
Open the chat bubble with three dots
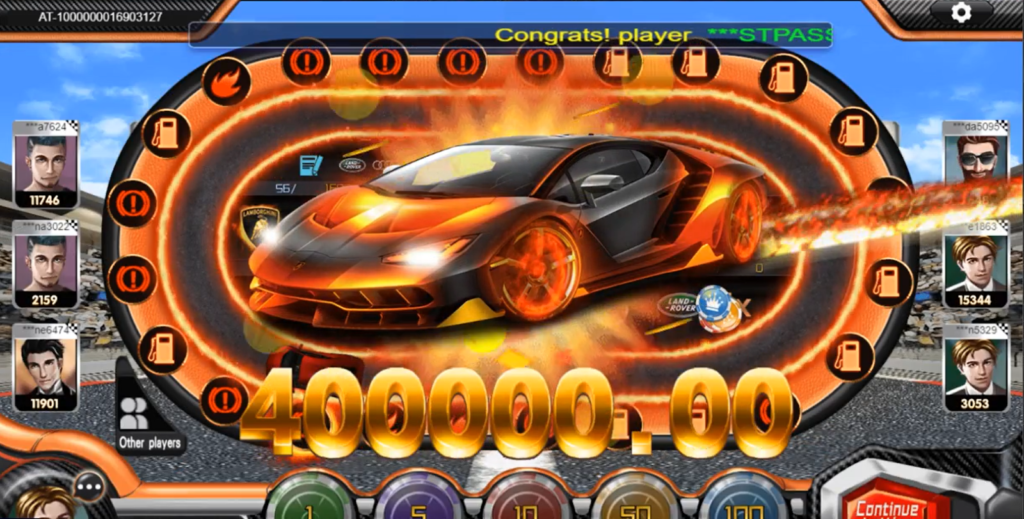90,487
